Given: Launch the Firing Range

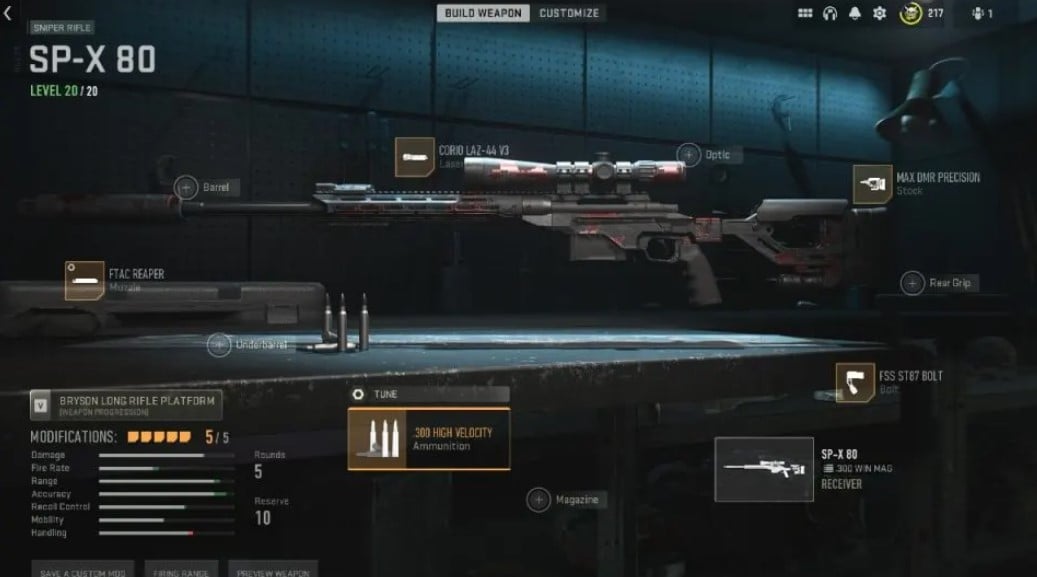Looking at the screenshot, I should click(181, 570).
